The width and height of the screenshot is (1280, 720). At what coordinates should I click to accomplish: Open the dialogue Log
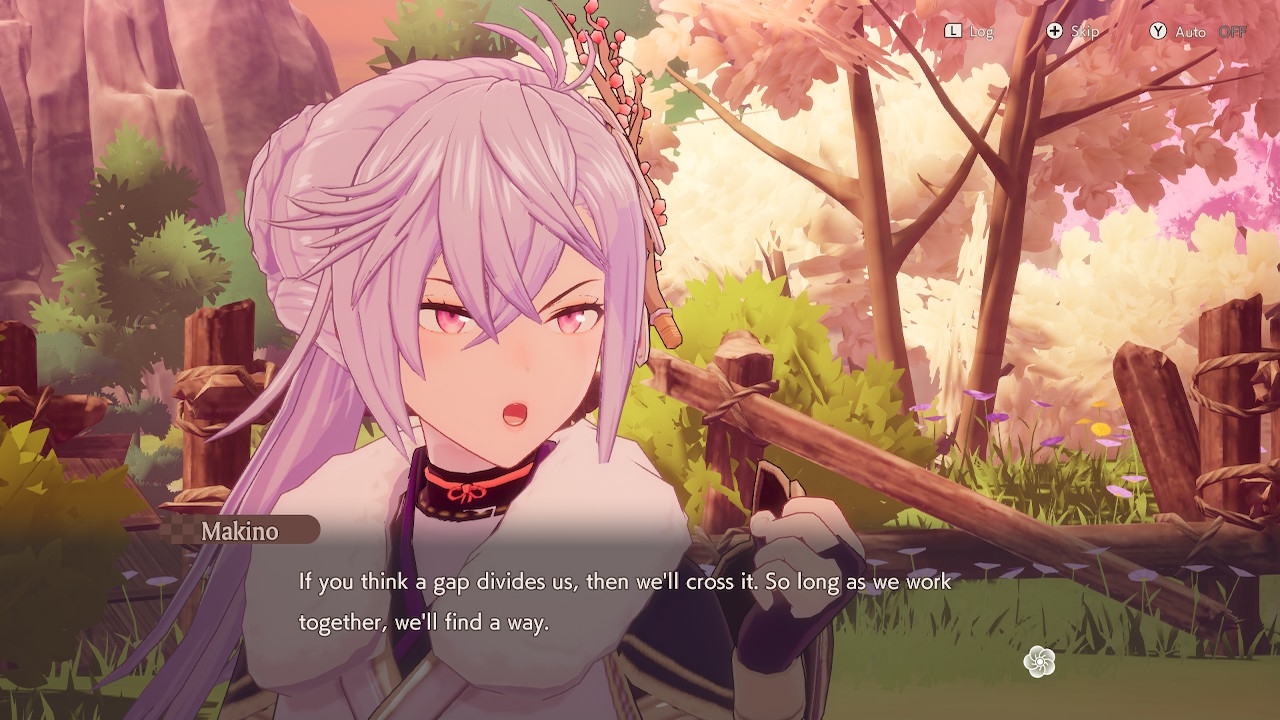pyautogui.click(x=969, y=31)
